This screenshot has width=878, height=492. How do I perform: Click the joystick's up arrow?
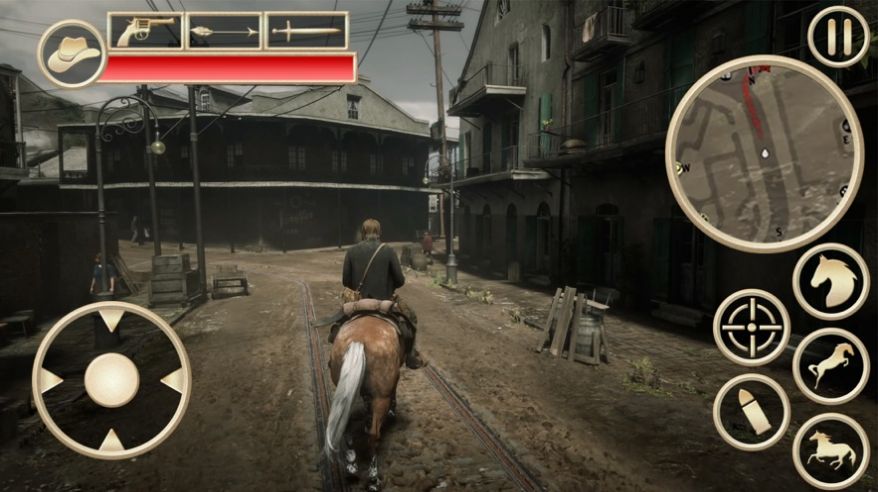pyautogui.click(x=111, y=320)
